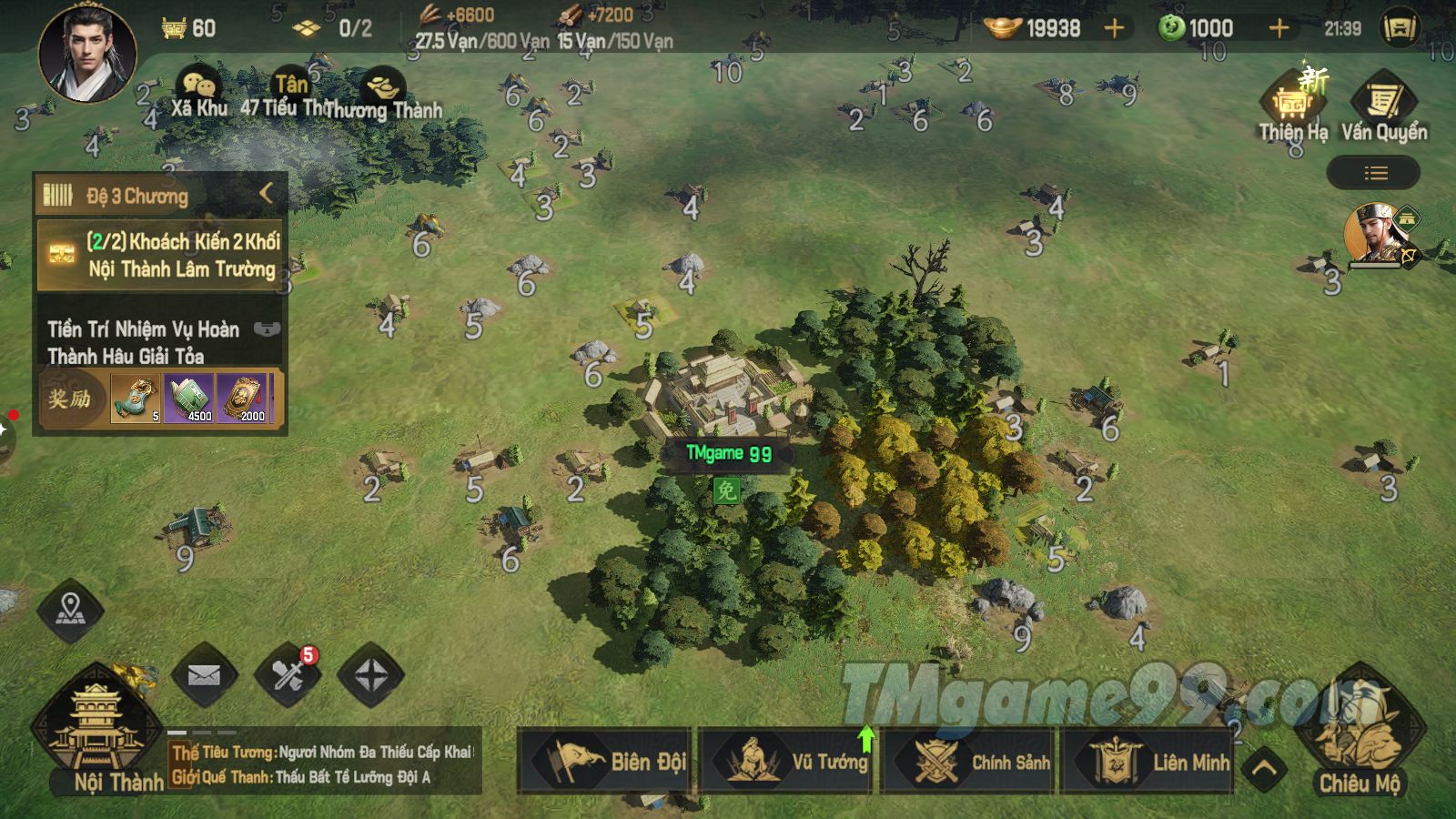Open the map location marker button
The width and height of the screenshot is (1456, 819).
70,611
